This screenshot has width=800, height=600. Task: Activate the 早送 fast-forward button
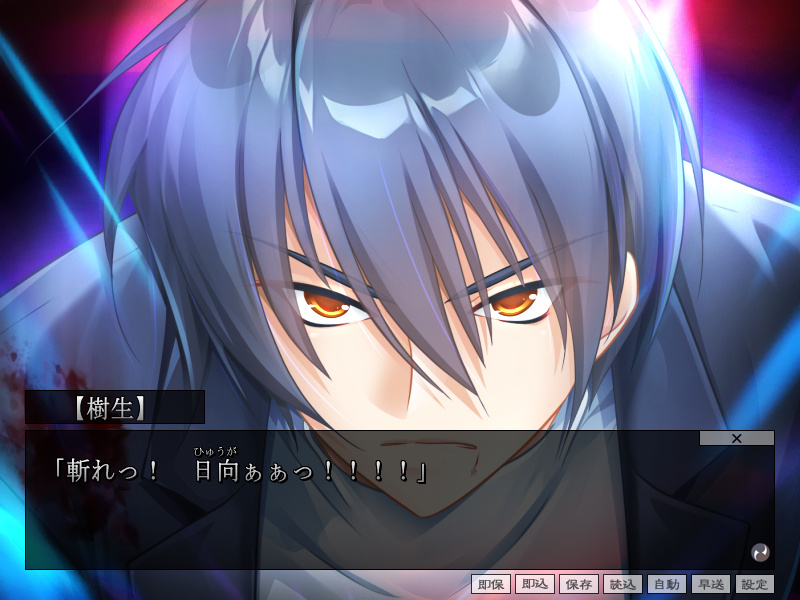click(711, 584)
